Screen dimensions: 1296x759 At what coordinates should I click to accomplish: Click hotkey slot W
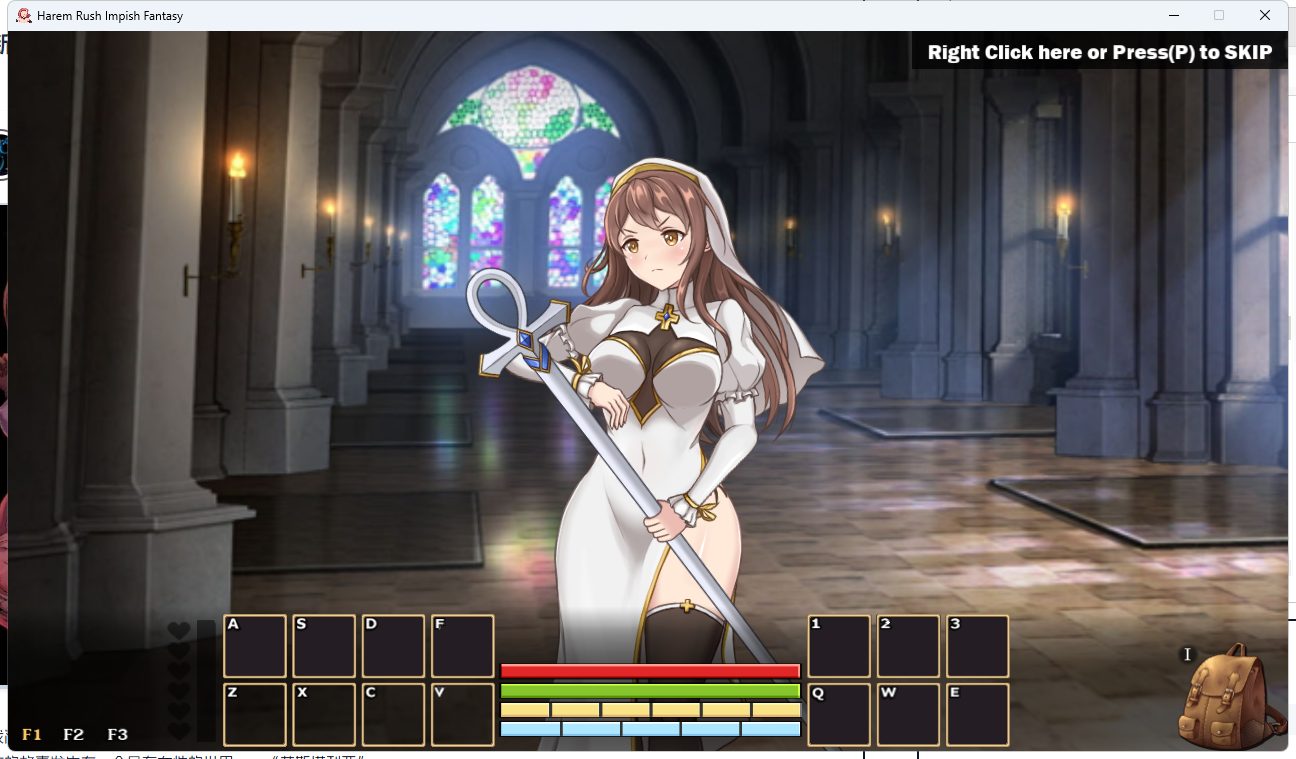908,714
